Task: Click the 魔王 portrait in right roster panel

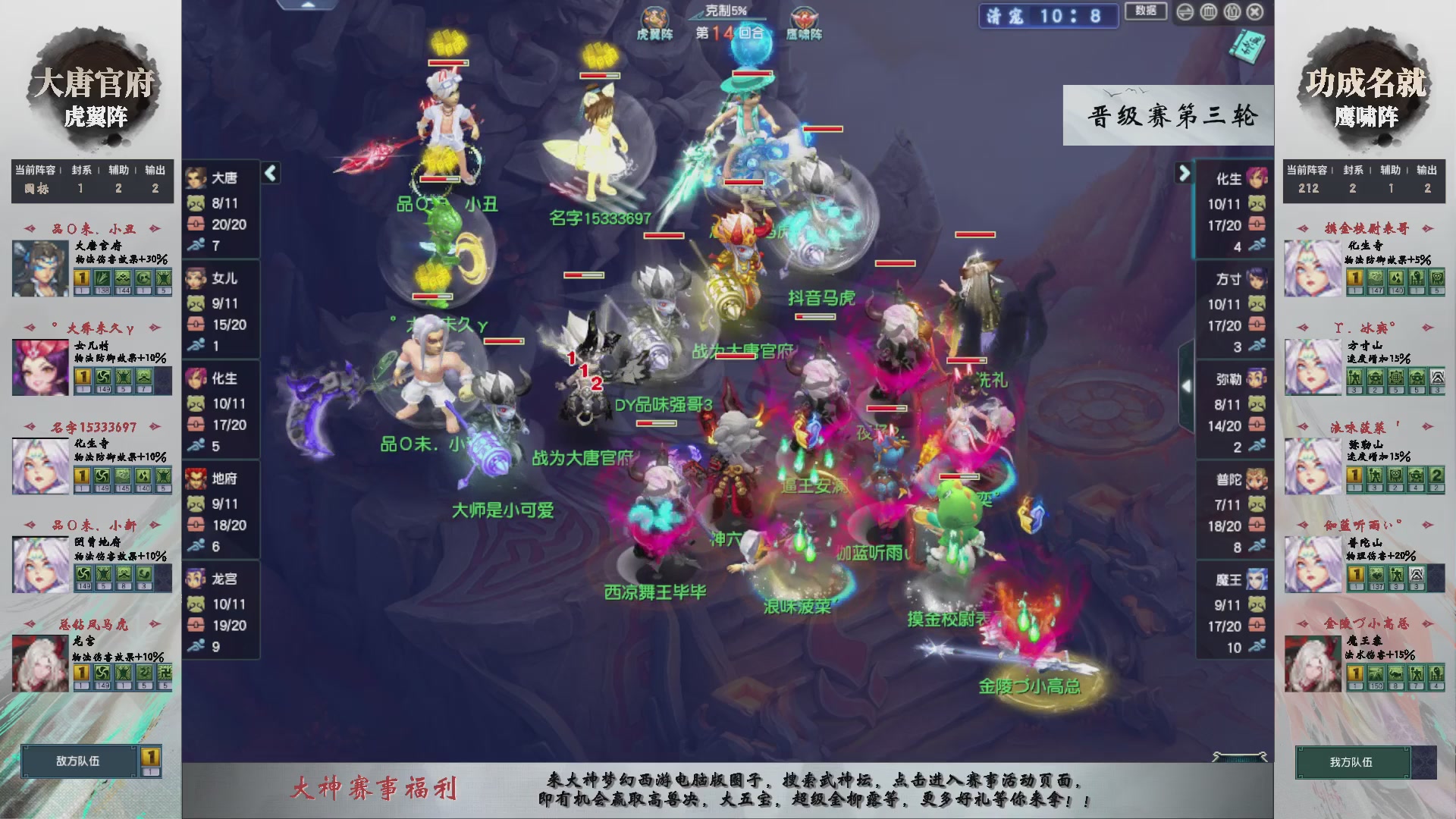Action: [x=1257, y=579]
